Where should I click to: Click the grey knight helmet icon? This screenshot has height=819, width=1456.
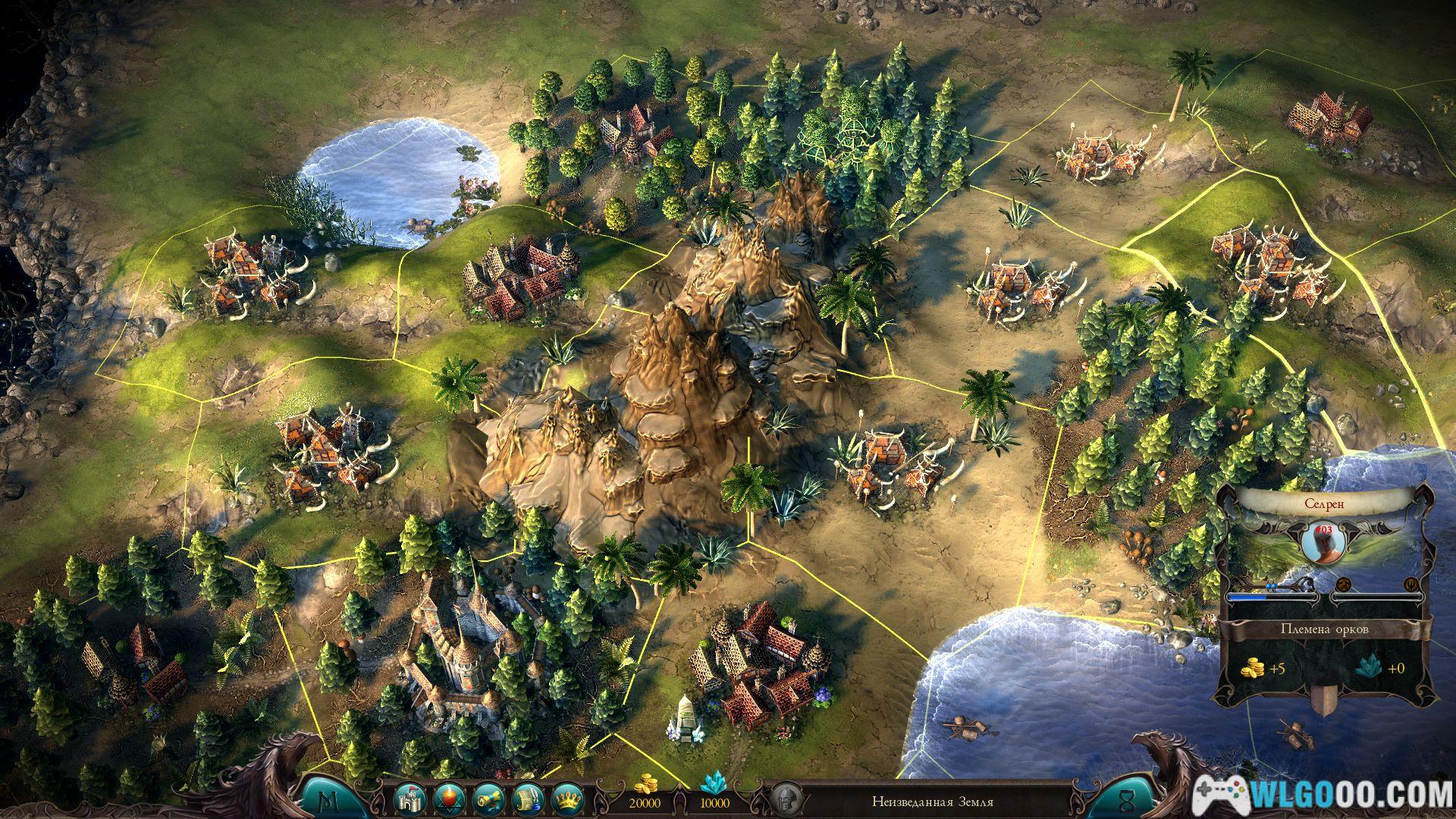pyautogui.click(x=783, y=801)
